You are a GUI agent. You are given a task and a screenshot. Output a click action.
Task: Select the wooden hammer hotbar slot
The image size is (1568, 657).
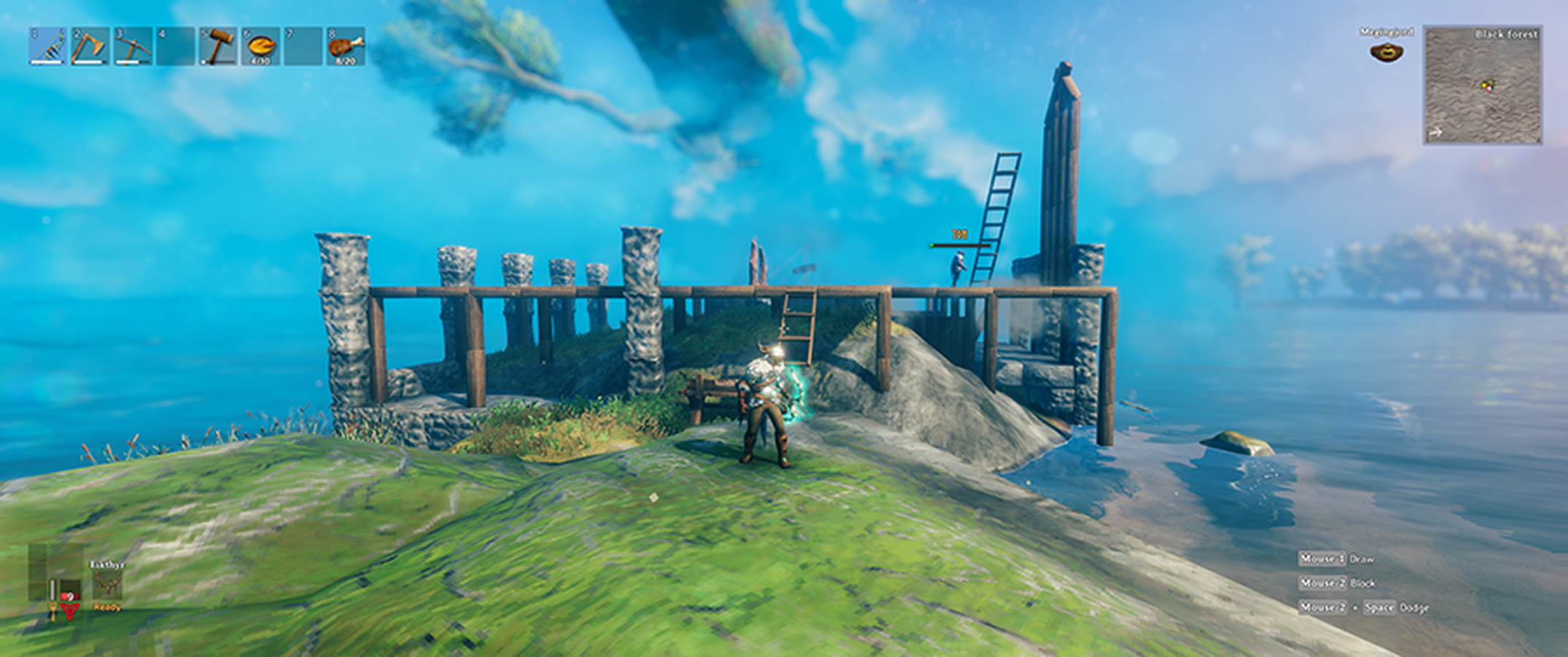click(217, 47)
